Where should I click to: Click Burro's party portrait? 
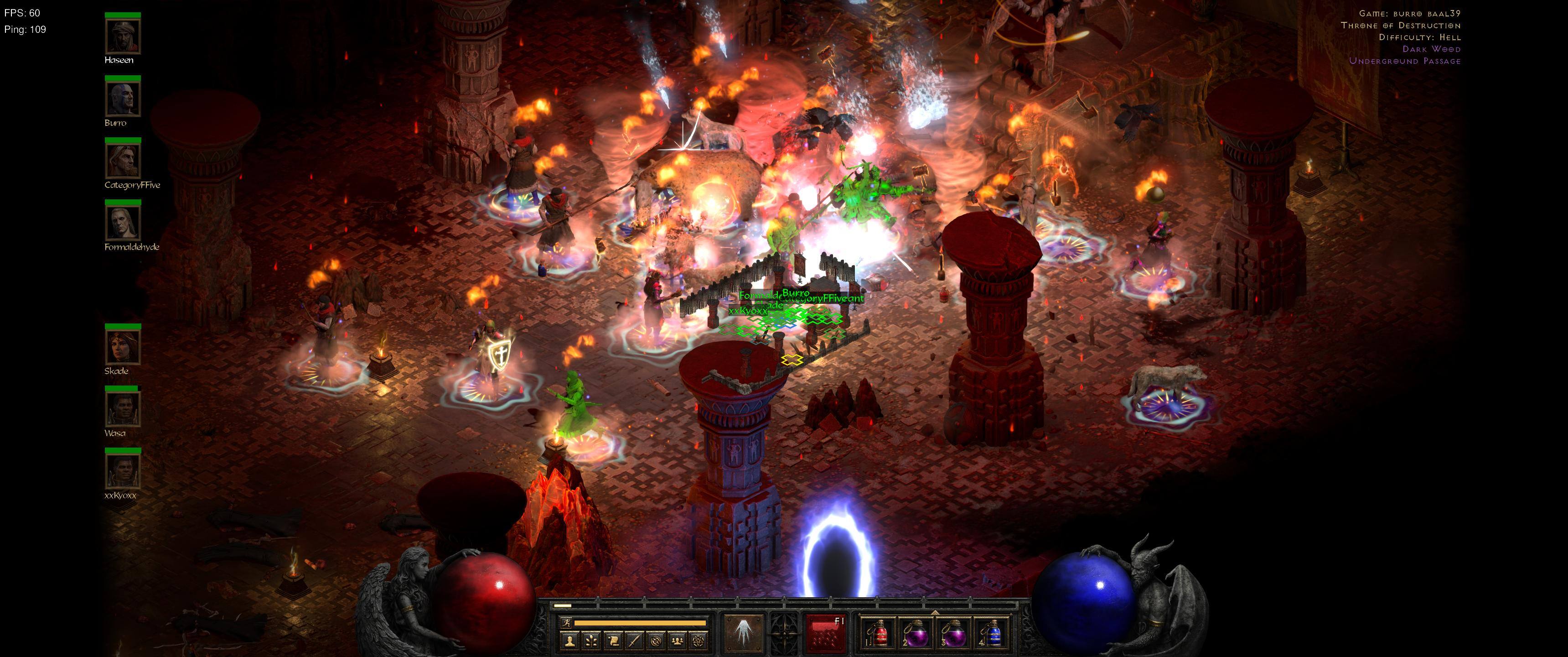pyautogui.click(x=123, y=99)
